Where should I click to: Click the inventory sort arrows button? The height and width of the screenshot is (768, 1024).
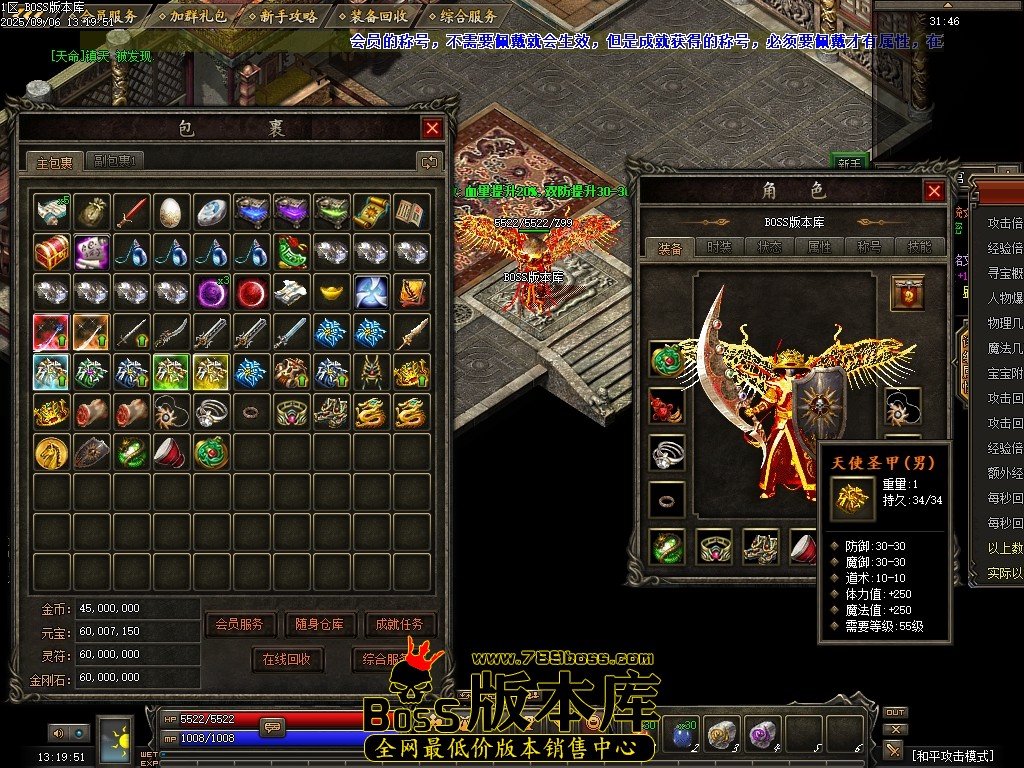tap(429, 161)
